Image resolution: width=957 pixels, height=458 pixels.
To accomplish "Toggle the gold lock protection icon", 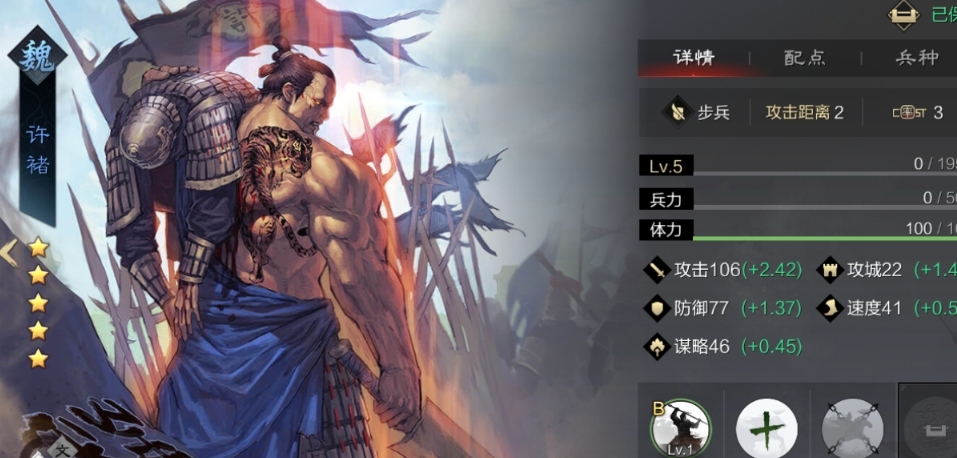I will 903,14.
